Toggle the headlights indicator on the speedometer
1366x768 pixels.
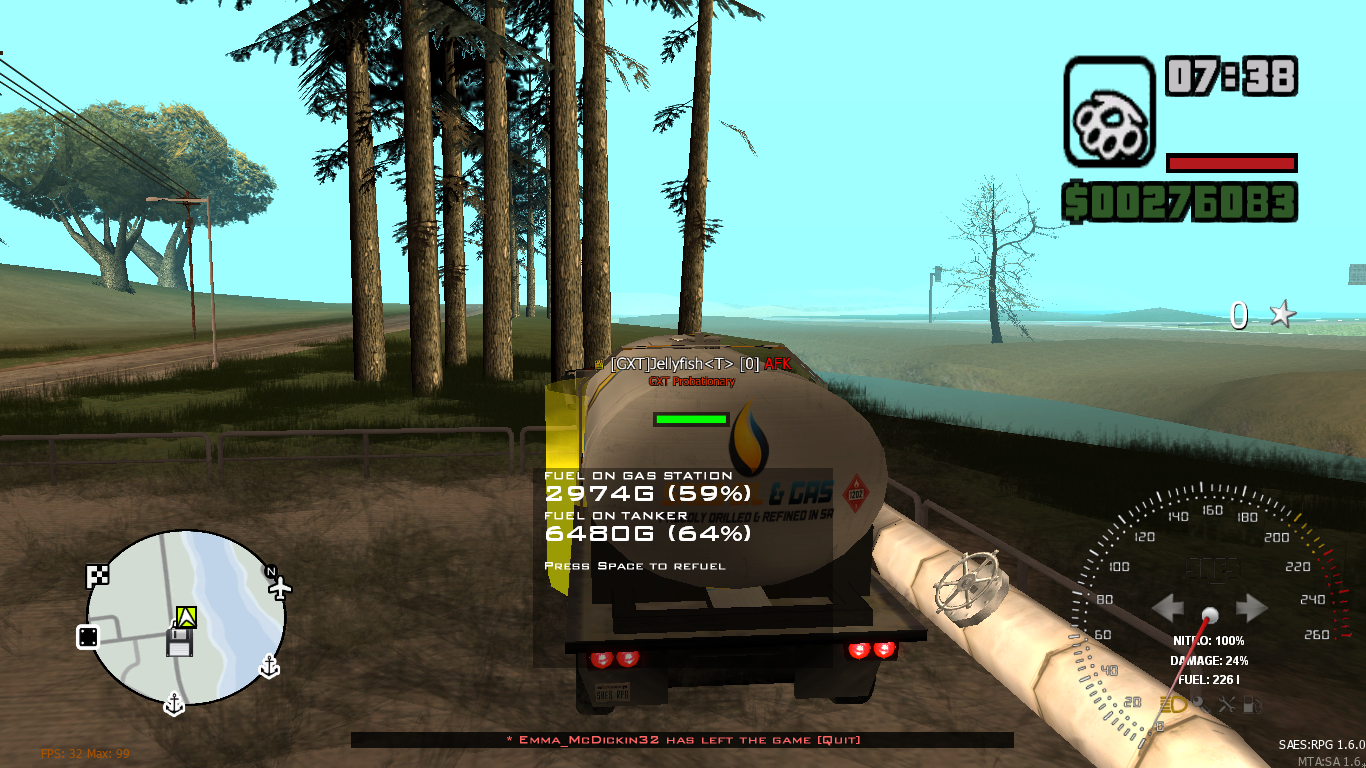point(1173,704)
